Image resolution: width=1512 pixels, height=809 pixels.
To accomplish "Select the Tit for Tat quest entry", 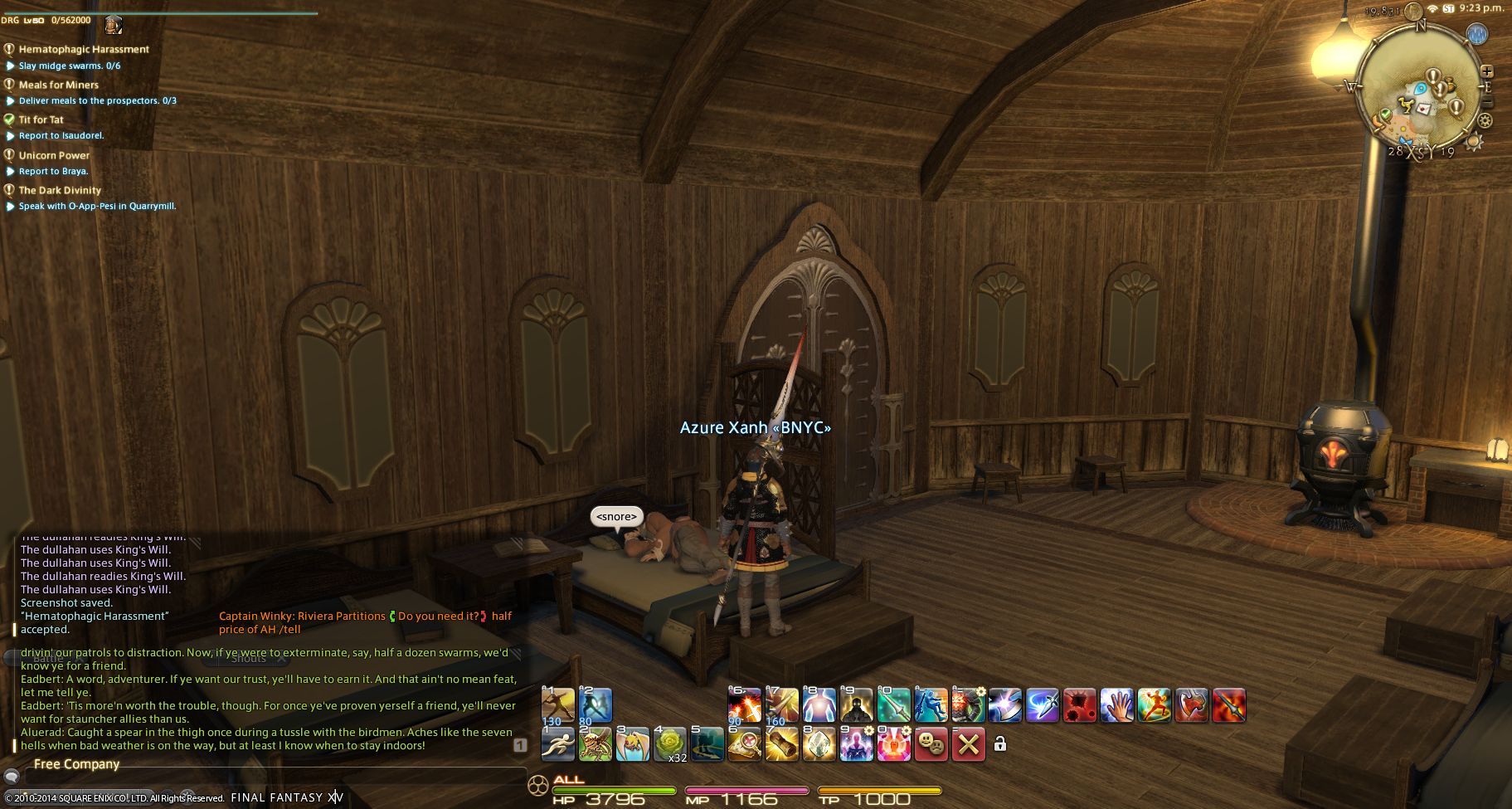I will pos(41,119).
